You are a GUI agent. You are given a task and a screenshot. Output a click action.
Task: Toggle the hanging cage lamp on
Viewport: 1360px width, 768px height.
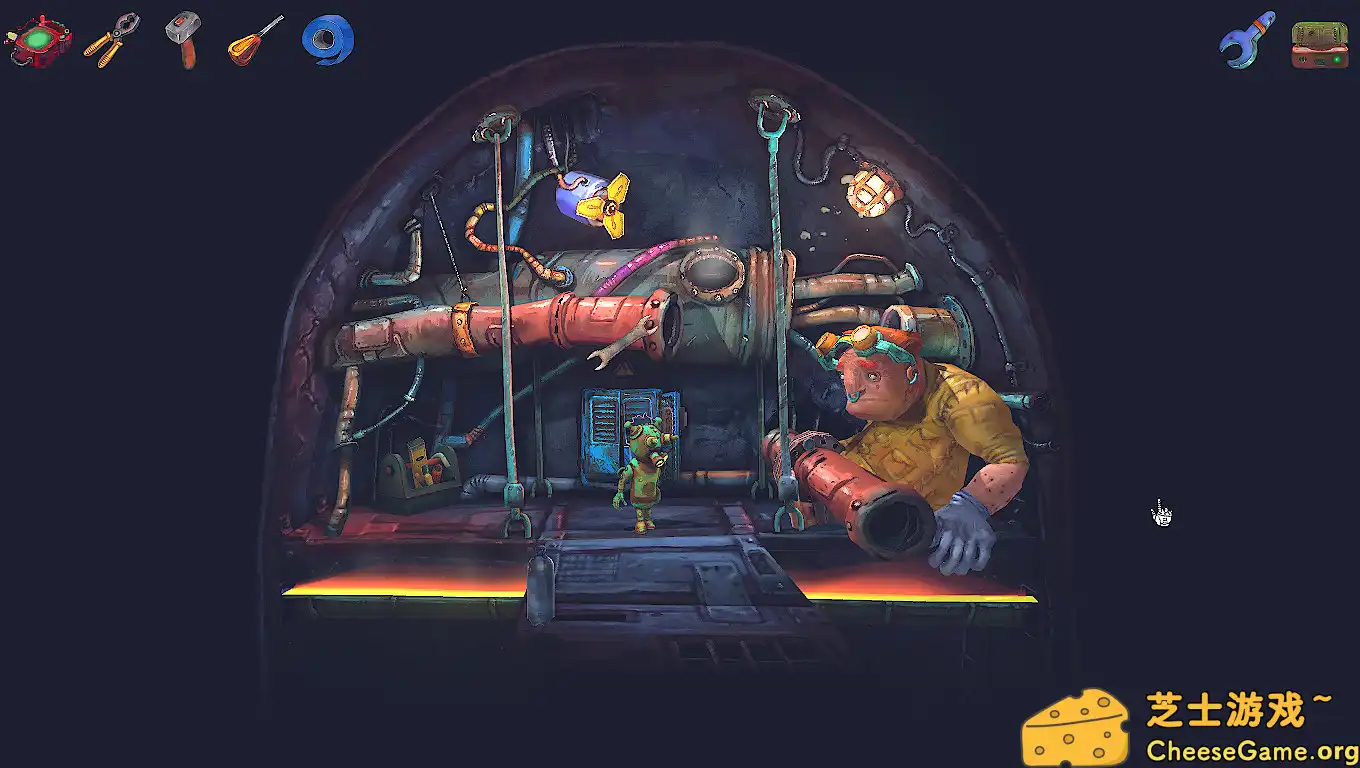coord(870,192)
